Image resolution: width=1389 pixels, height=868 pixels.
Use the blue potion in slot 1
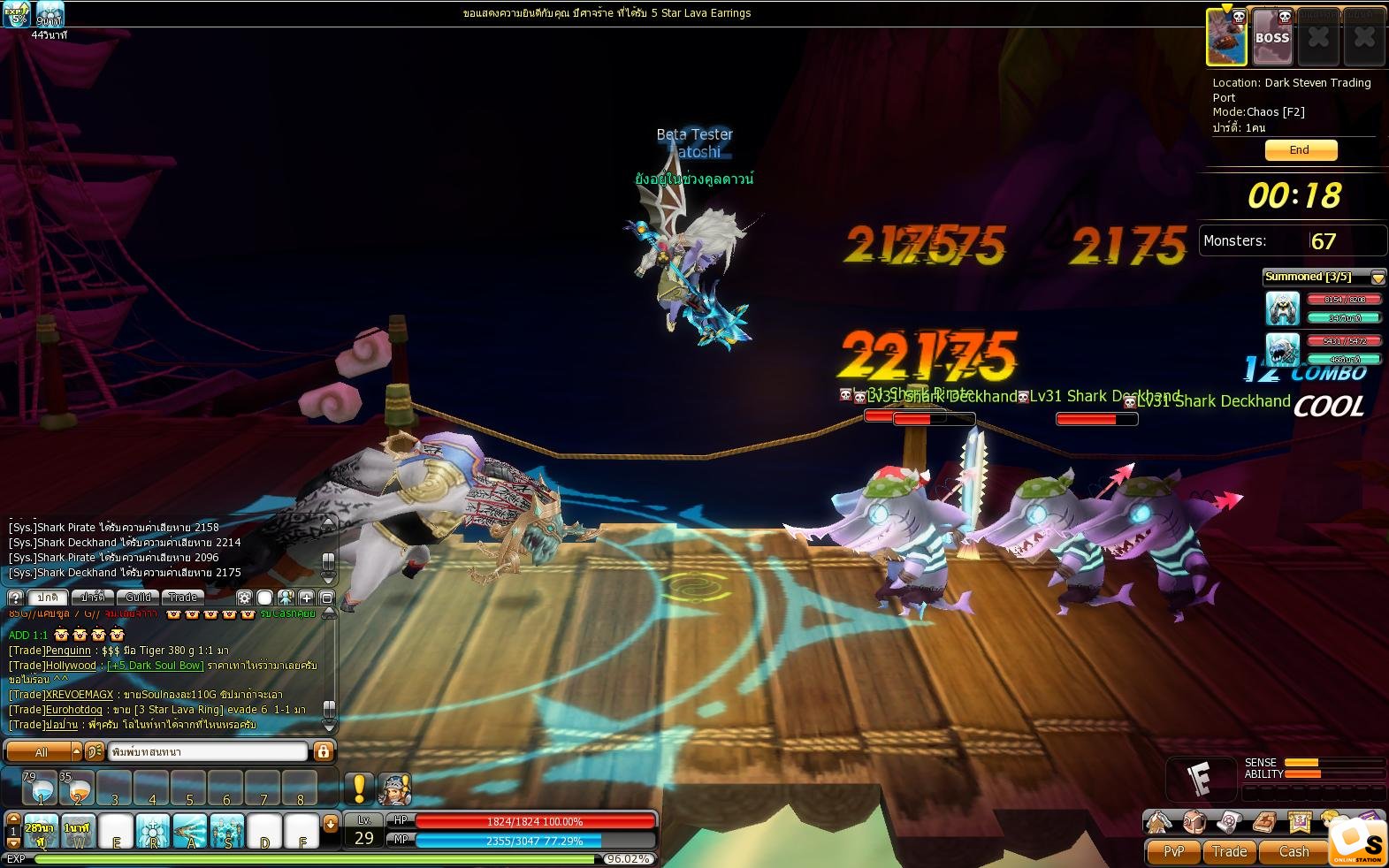(x=41, y=788)
